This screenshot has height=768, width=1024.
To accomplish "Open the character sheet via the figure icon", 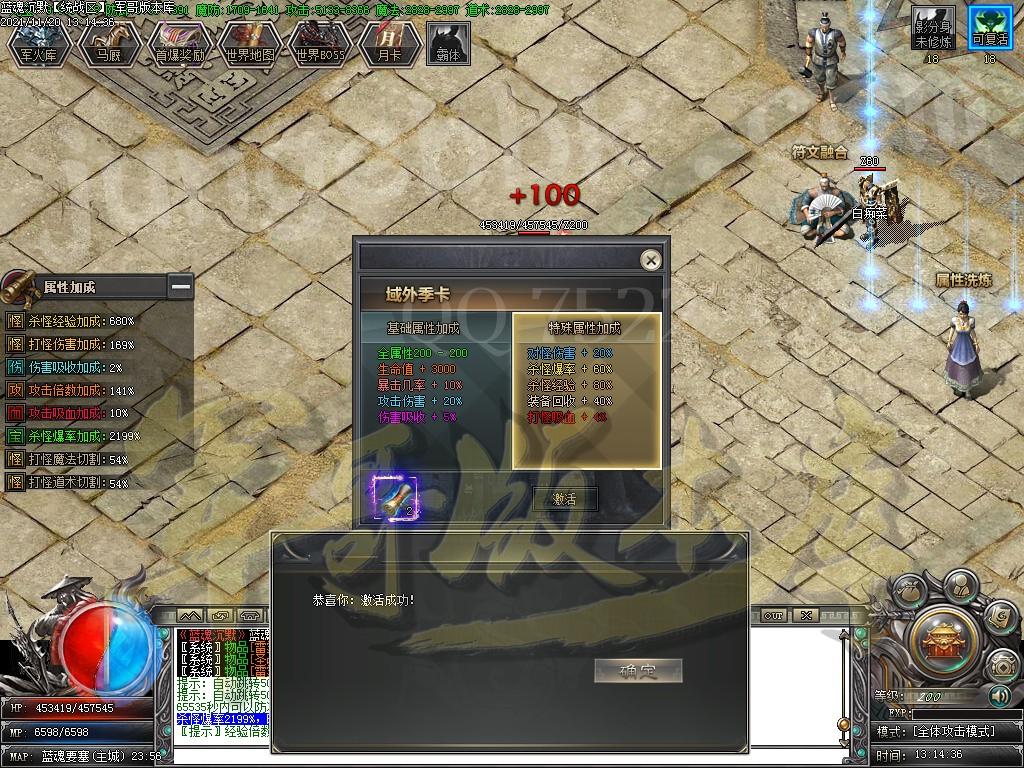I will (960, 584).
